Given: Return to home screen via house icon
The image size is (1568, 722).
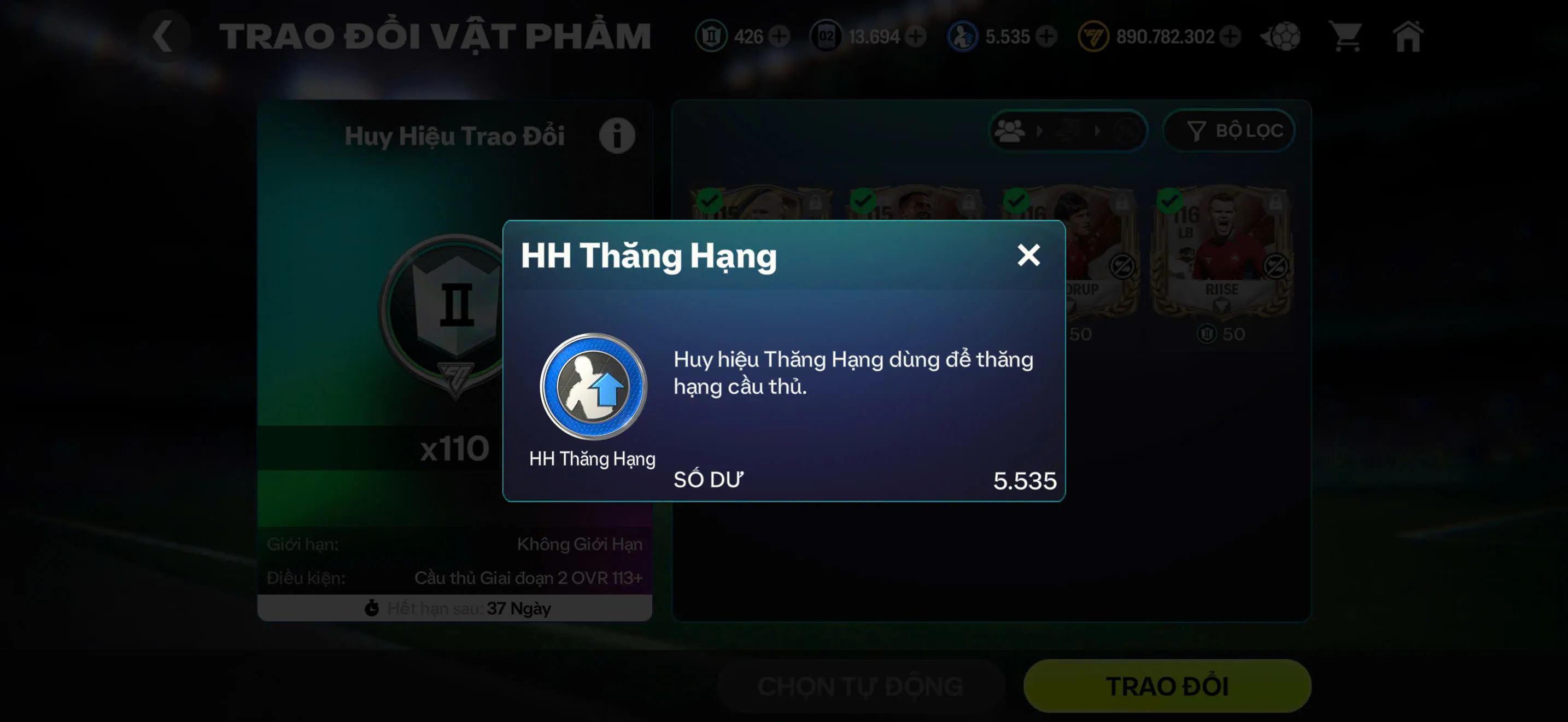Looking at the screenshot, I should click(1407, 37).
